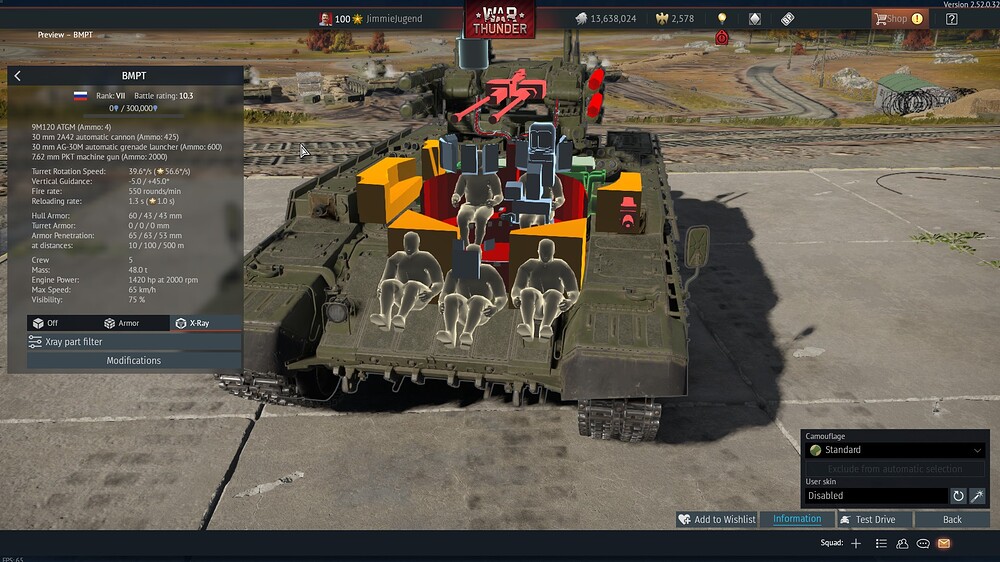
Task: Add the BMPT to Wishlist
Action: click(x=716, y=520)
